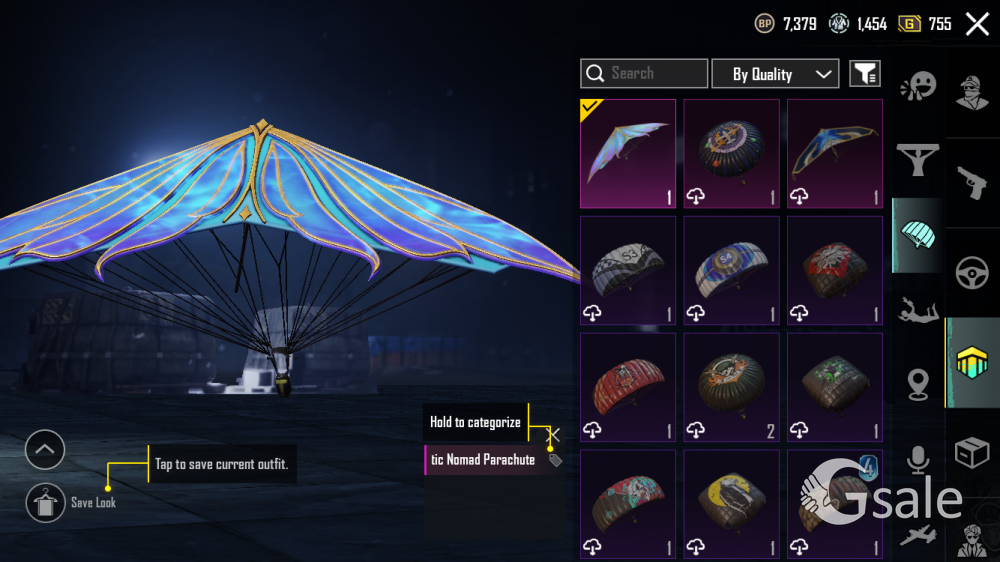Viewport: 1000px width, 562px height.
Task: Close the inventory screen
Action: point(977,24)
